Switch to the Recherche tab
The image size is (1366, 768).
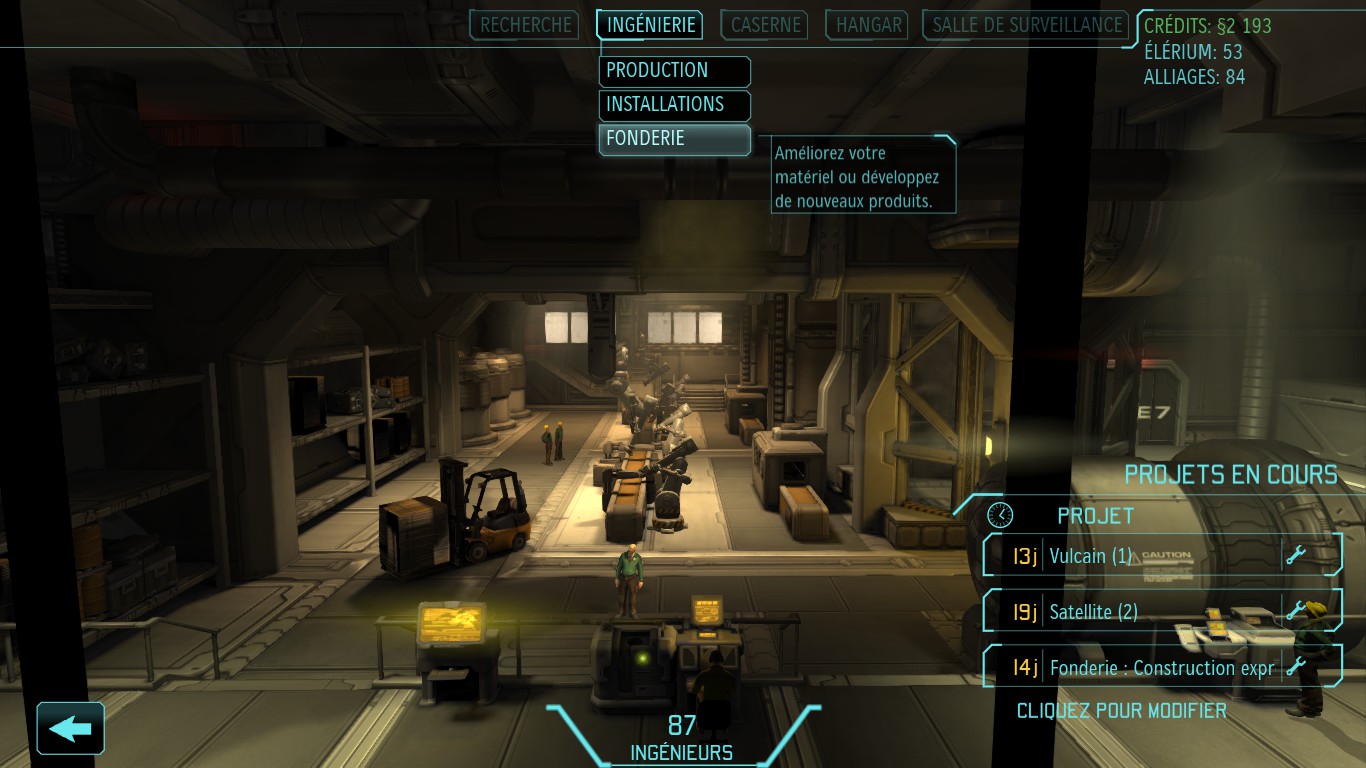click(x=527, y=25)
